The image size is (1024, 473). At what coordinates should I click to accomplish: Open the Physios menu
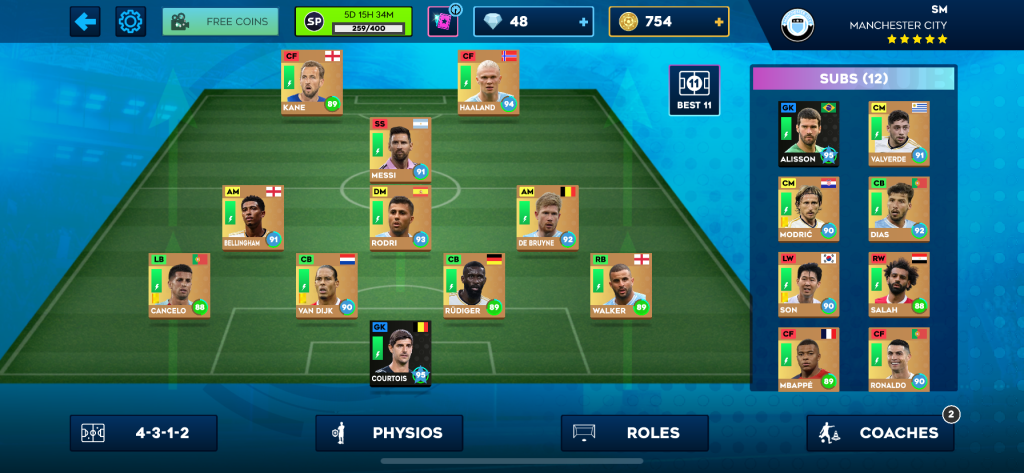coord(389,433)
